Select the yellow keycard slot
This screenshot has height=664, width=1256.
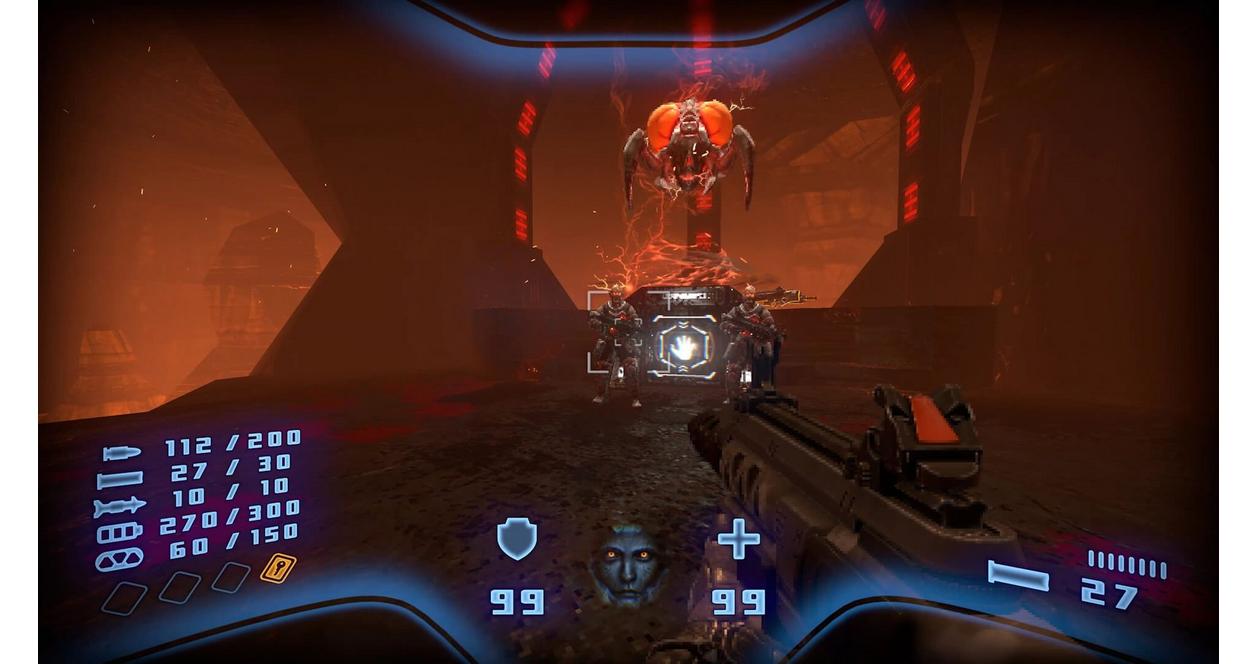tap(277, 568)
